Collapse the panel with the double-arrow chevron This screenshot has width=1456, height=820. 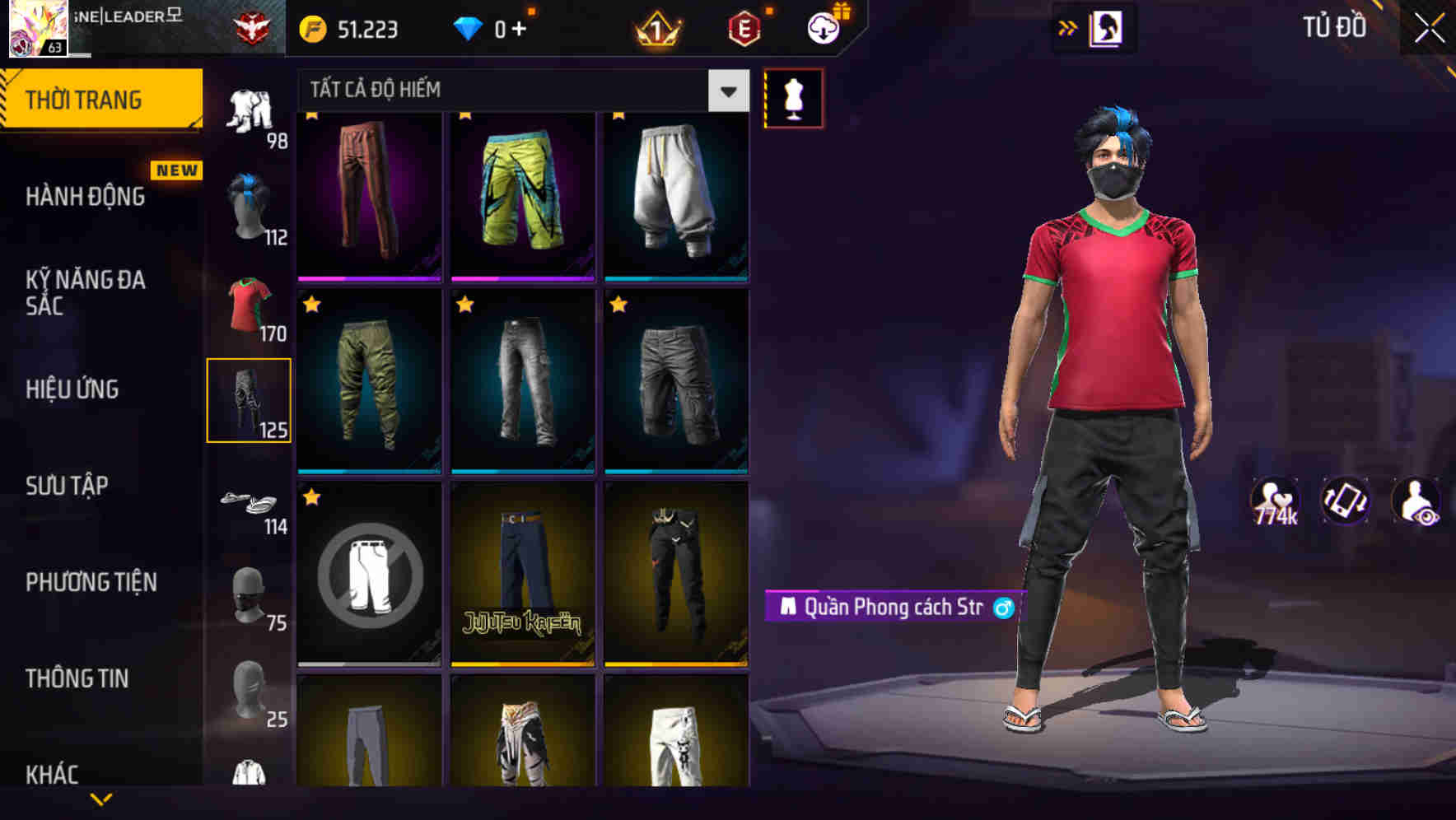coord(1066,27)
